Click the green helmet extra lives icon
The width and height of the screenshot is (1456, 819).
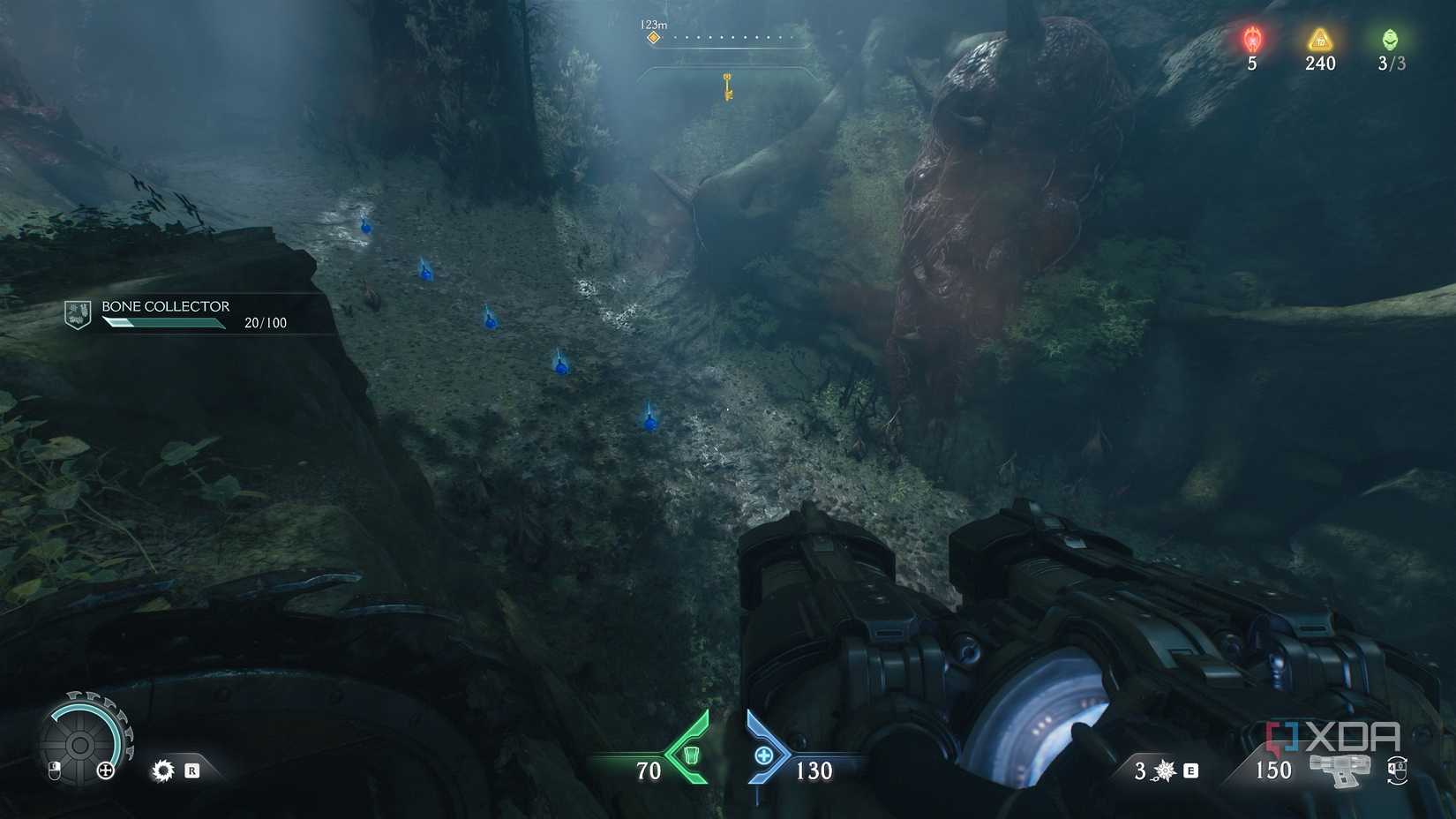point(1390,39)
